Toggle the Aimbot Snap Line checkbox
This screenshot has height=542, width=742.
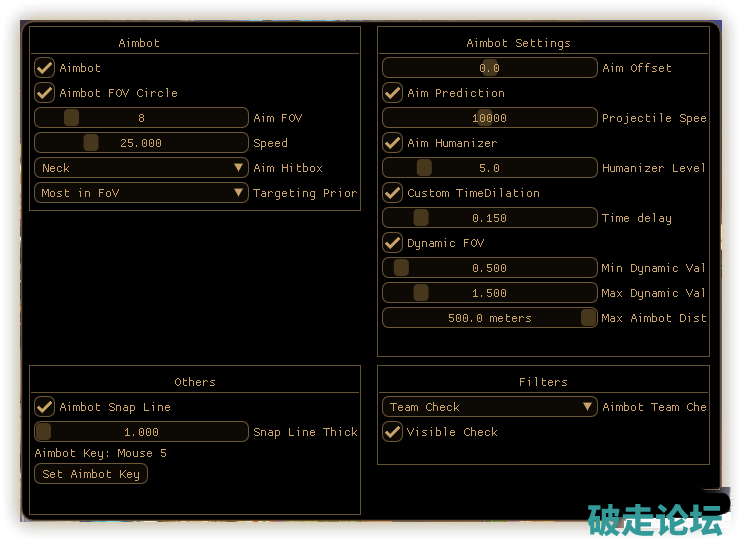point(44,407)
